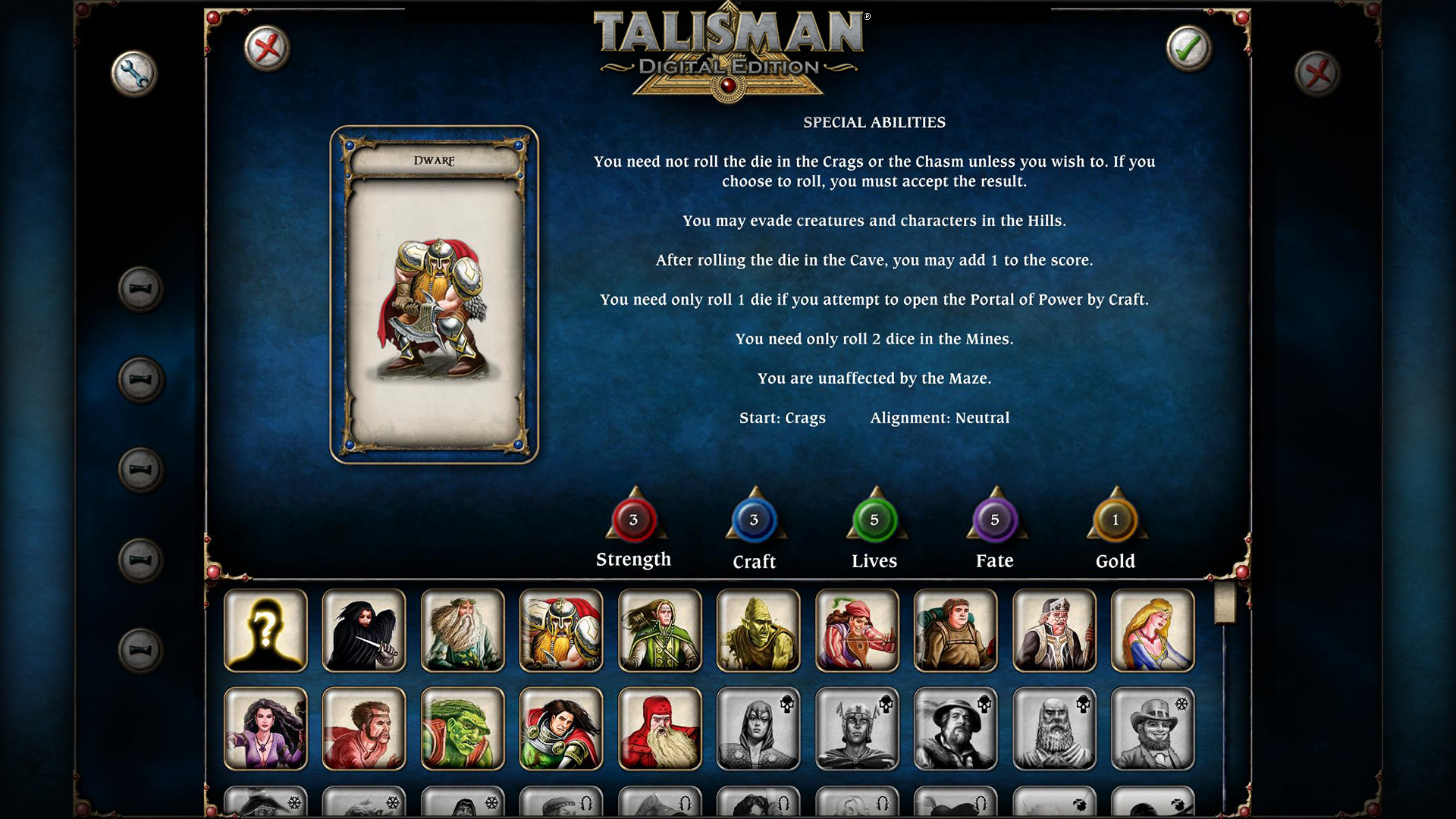The width and height of the screenshot is (1456, 819).
Task: Select the green-skinned Ghoul character
Action: click(758, 630)
